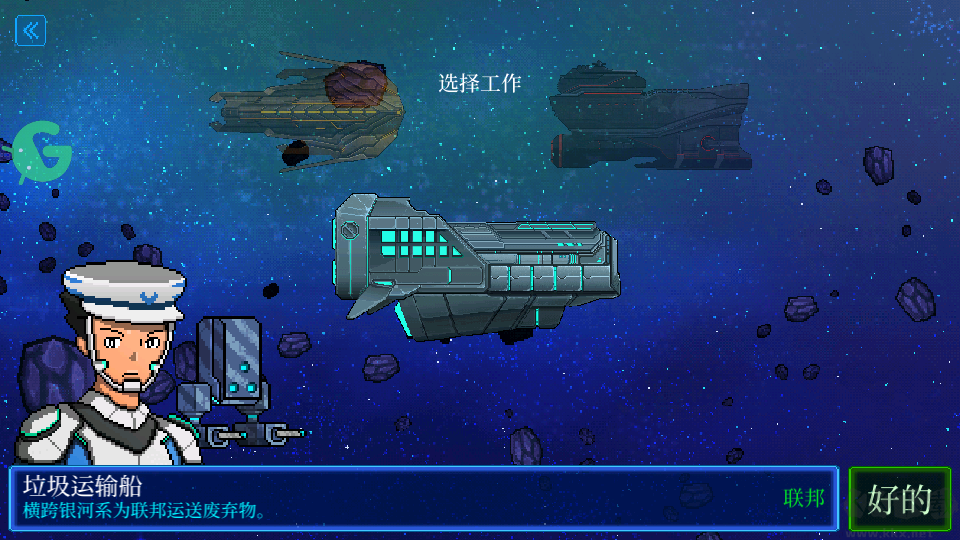Viewport: 960px width, 540px height.
Task: Select the highlighted garbage transport ship
Action: click(476, 267)
